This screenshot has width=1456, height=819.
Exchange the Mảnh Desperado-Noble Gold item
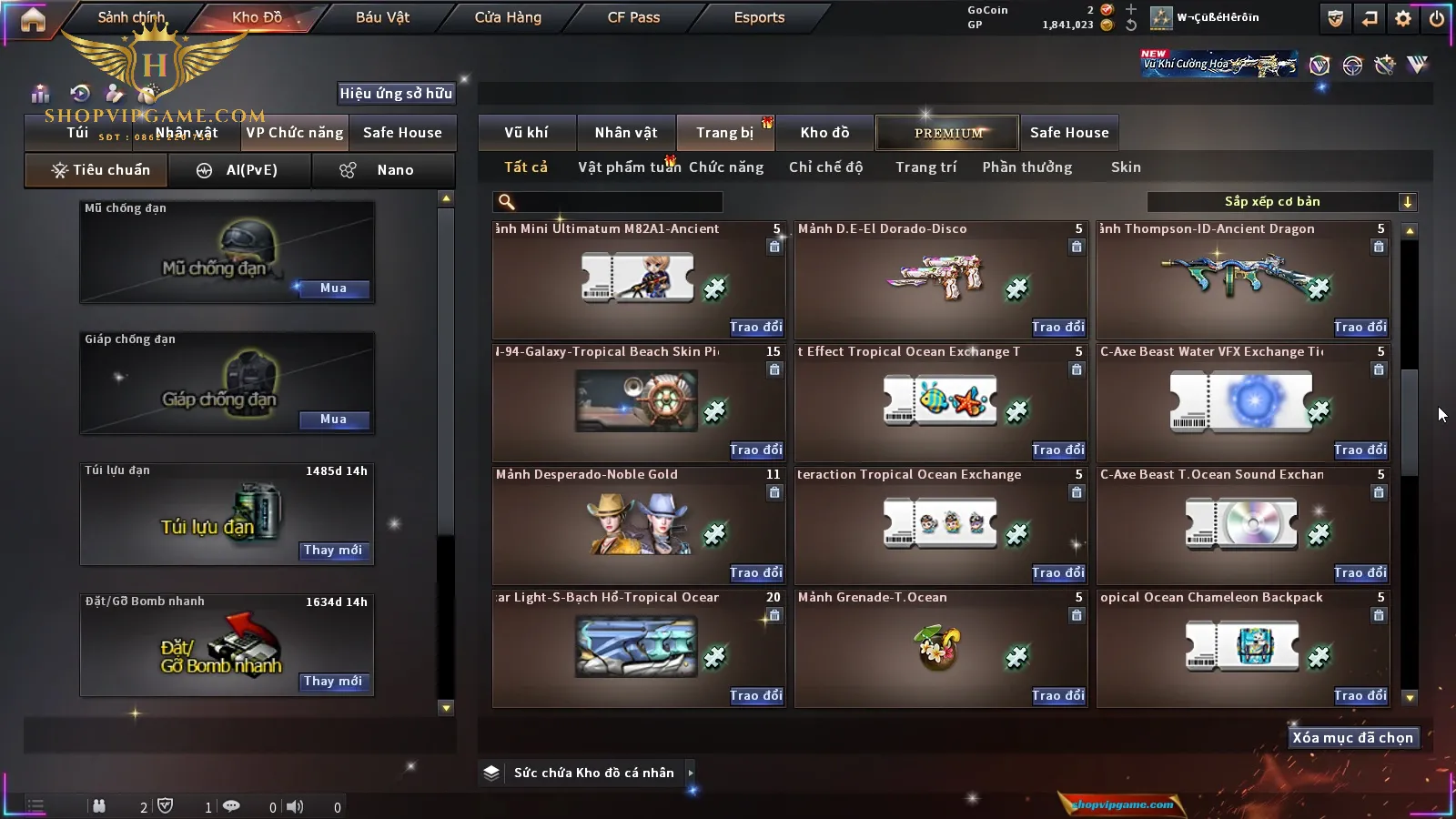pos(755,572)
